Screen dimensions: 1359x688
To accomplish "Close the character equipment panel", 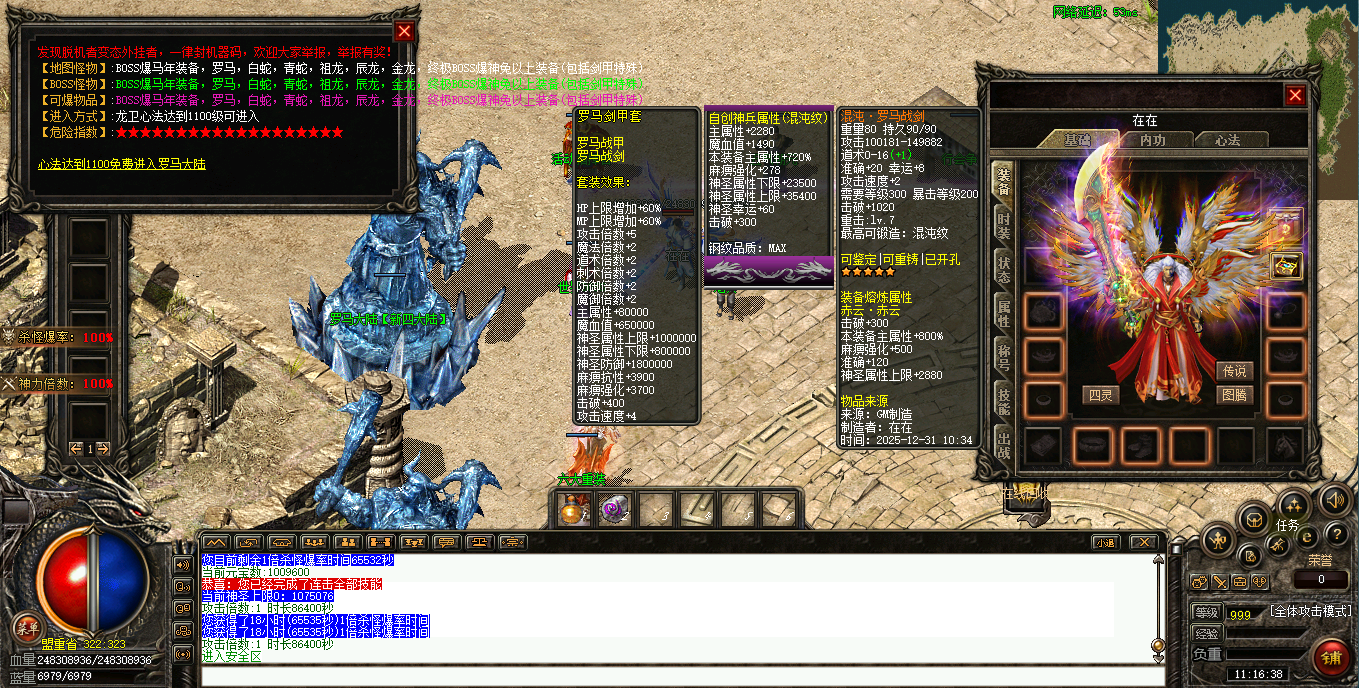I will click(1295, 95).
